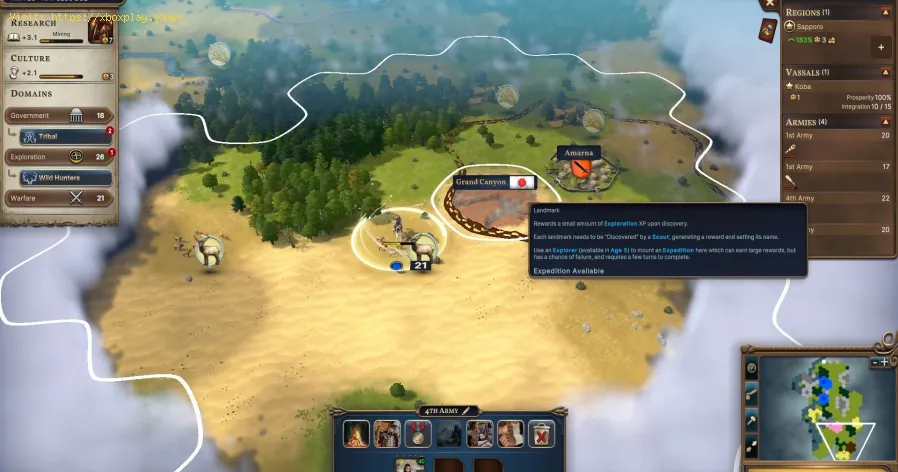Zoom in the minimap with plus

[884, 362]
